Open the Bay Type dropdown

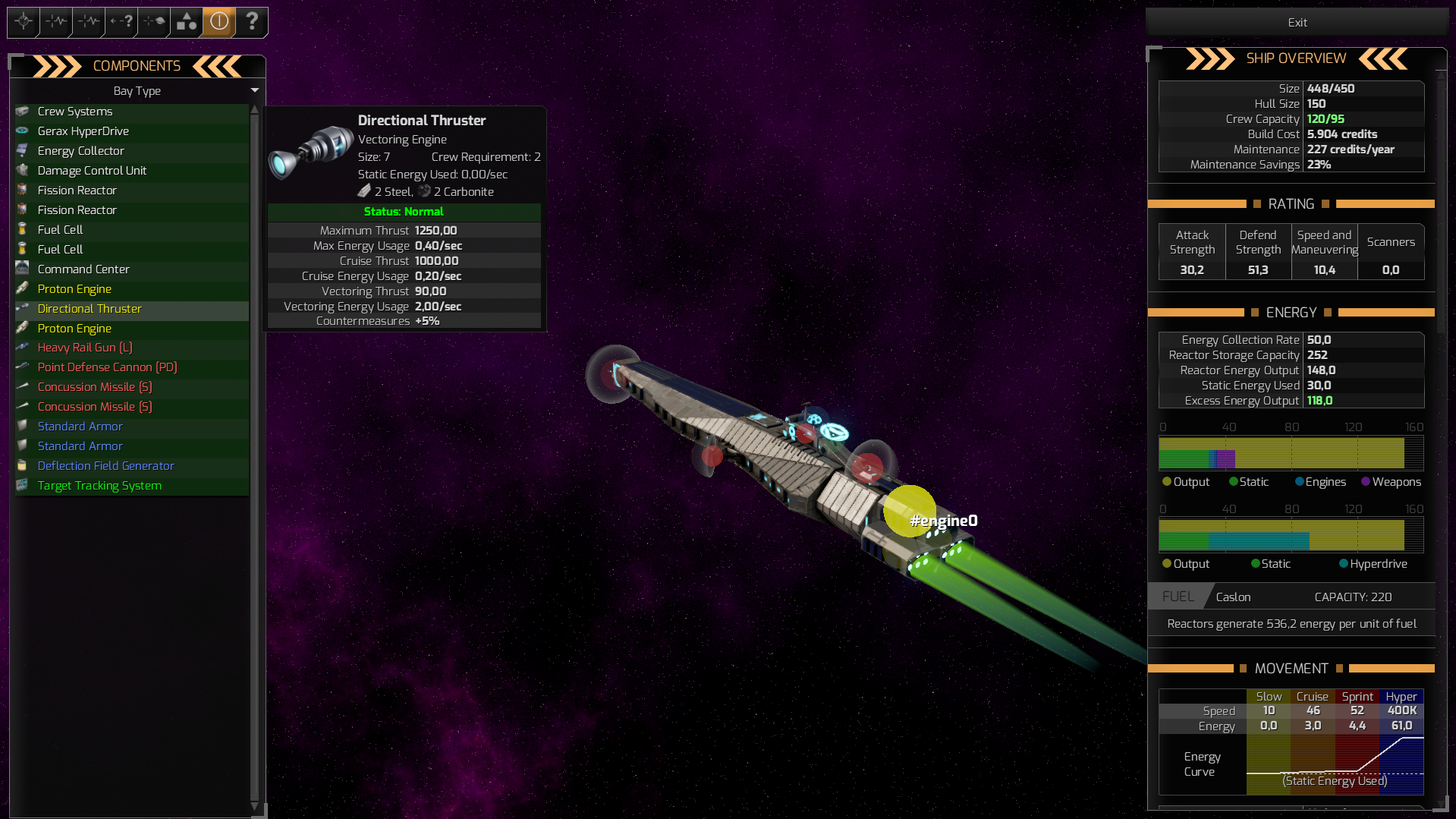pyautogui.click(x=255, y=90)
